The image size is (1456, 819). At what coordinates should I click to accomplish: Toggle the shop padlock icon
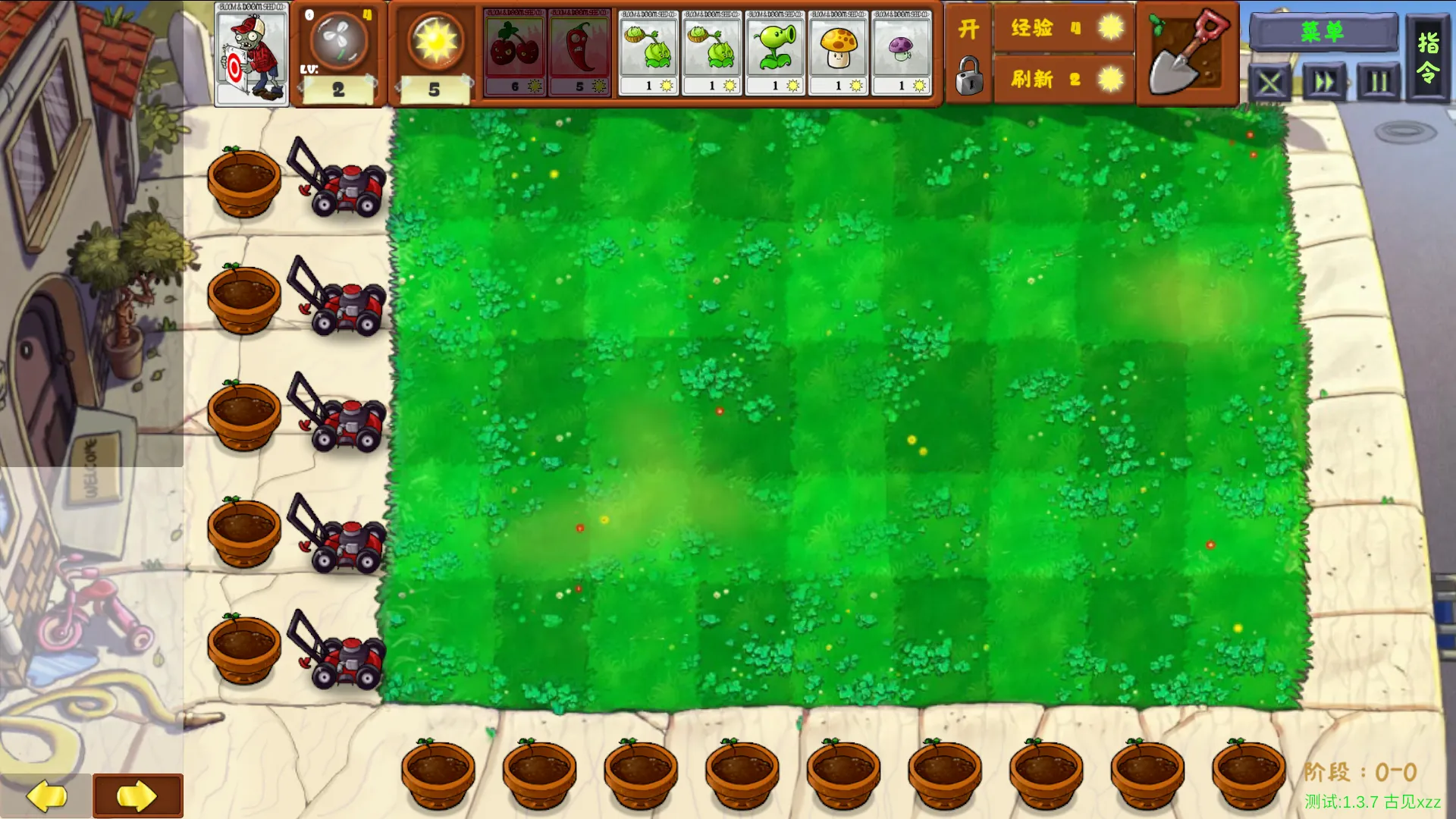[968, 77]
